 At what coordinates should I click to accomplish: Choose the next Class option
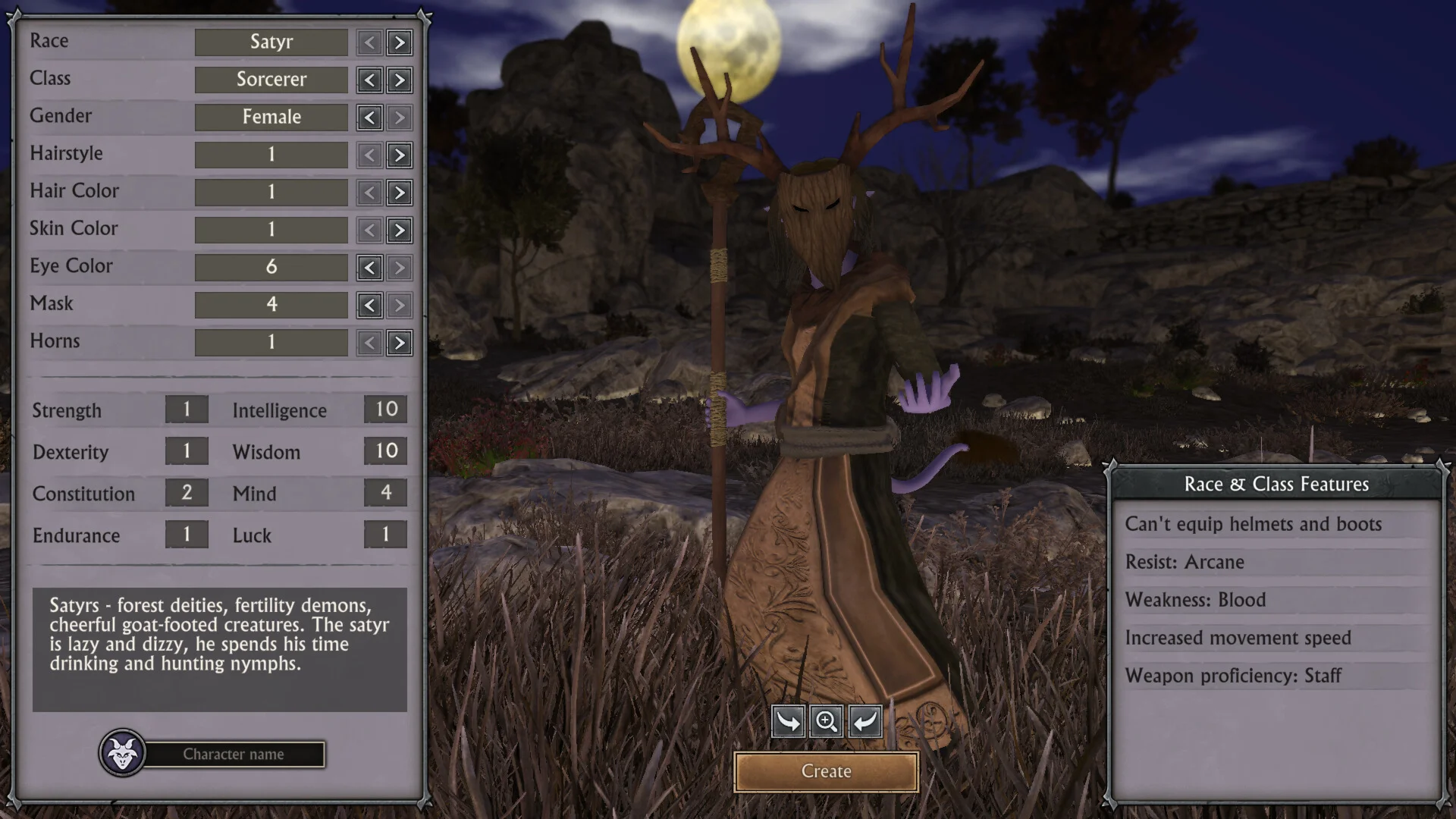coord(400,80)
